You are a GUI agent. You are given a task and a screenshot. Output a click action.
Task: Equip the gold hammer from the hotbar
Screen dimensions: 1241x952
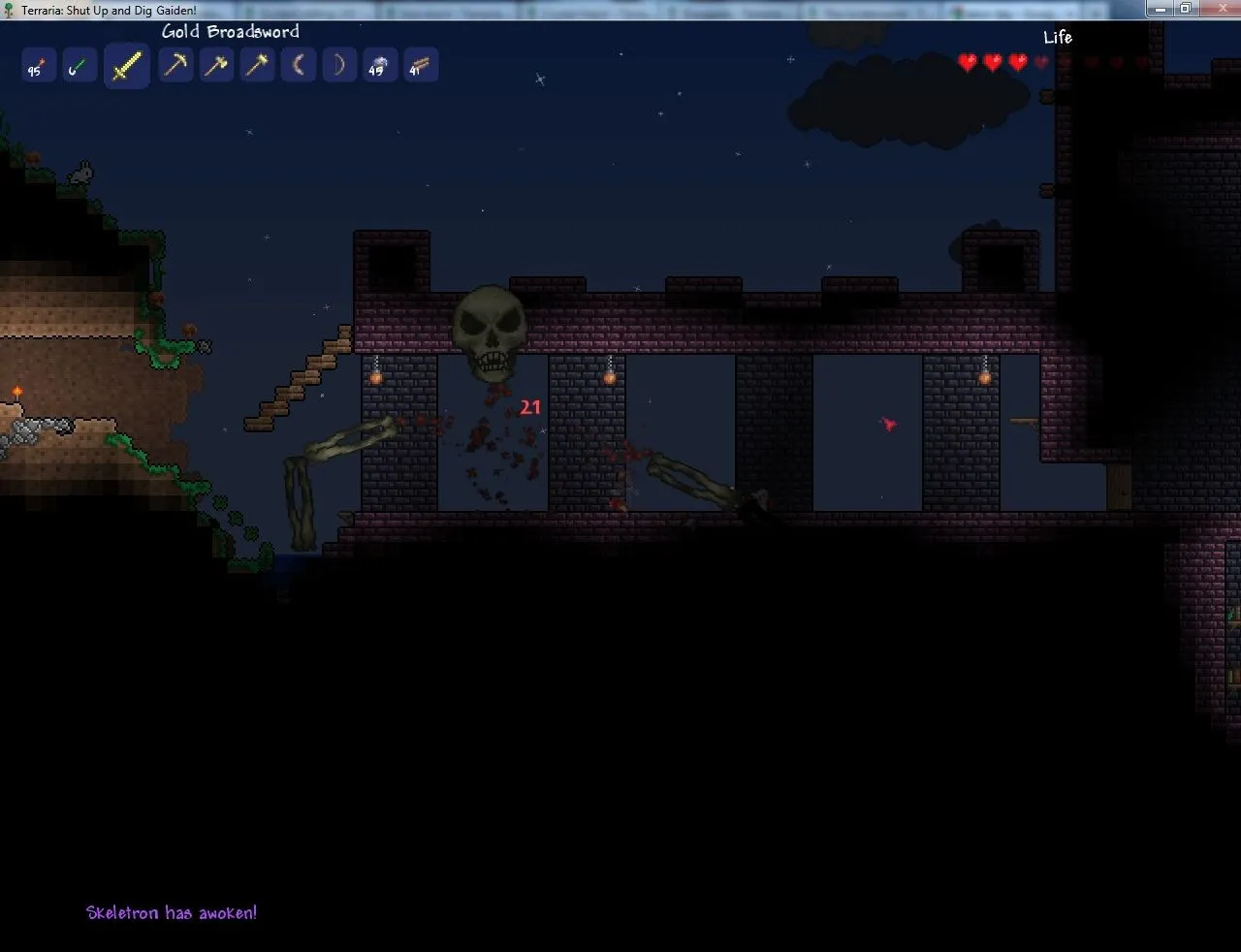[x=257, y=66]
